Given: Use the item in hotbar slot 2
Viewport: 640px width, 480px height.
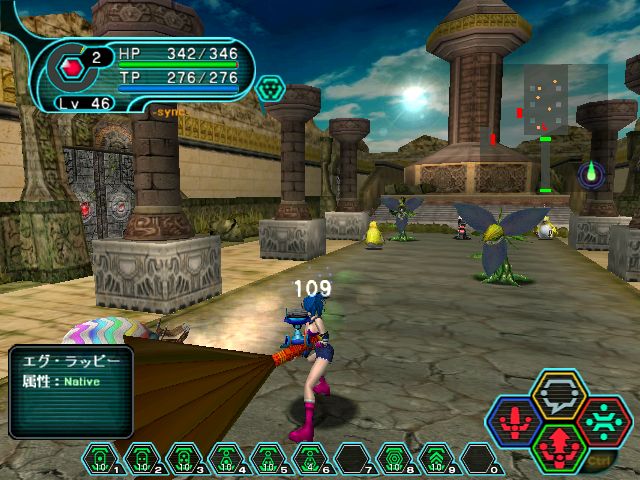Looking at the screenshot, I should point(143,460).
